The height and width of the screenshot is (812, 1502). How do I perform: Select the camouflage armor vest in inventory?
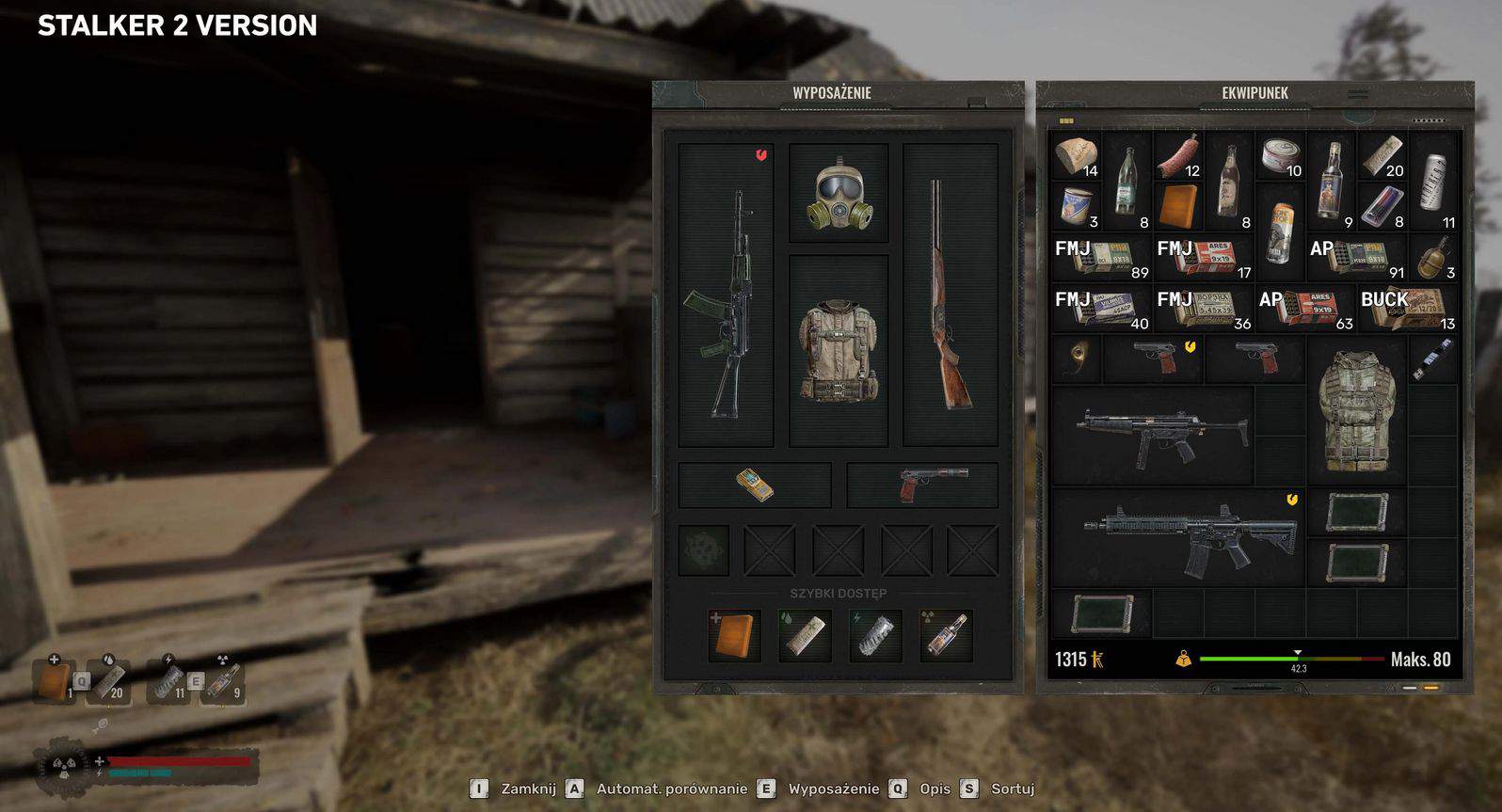pos(1354,409)
